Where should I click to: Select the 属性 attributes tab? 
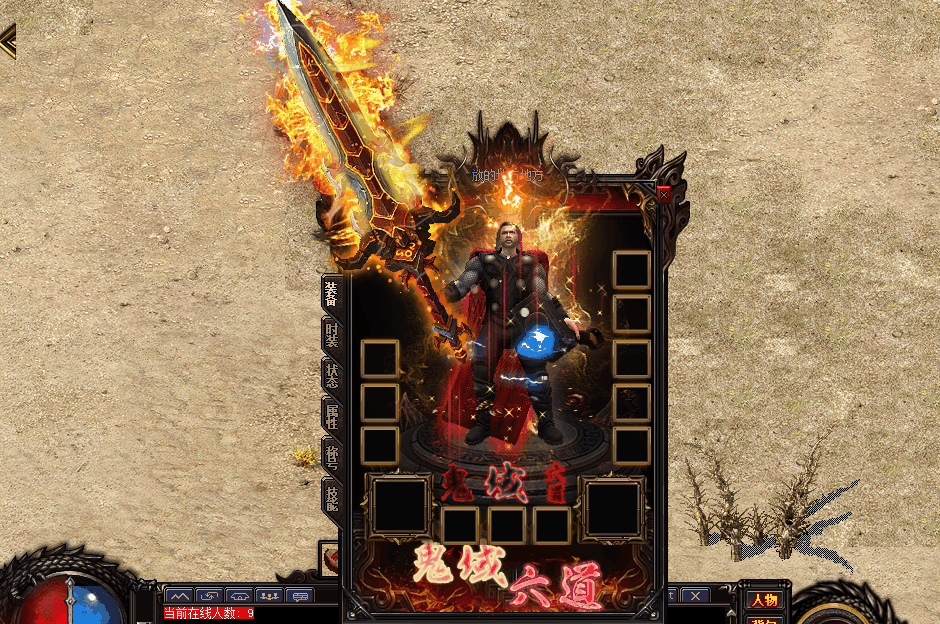[x=331, y=414]
